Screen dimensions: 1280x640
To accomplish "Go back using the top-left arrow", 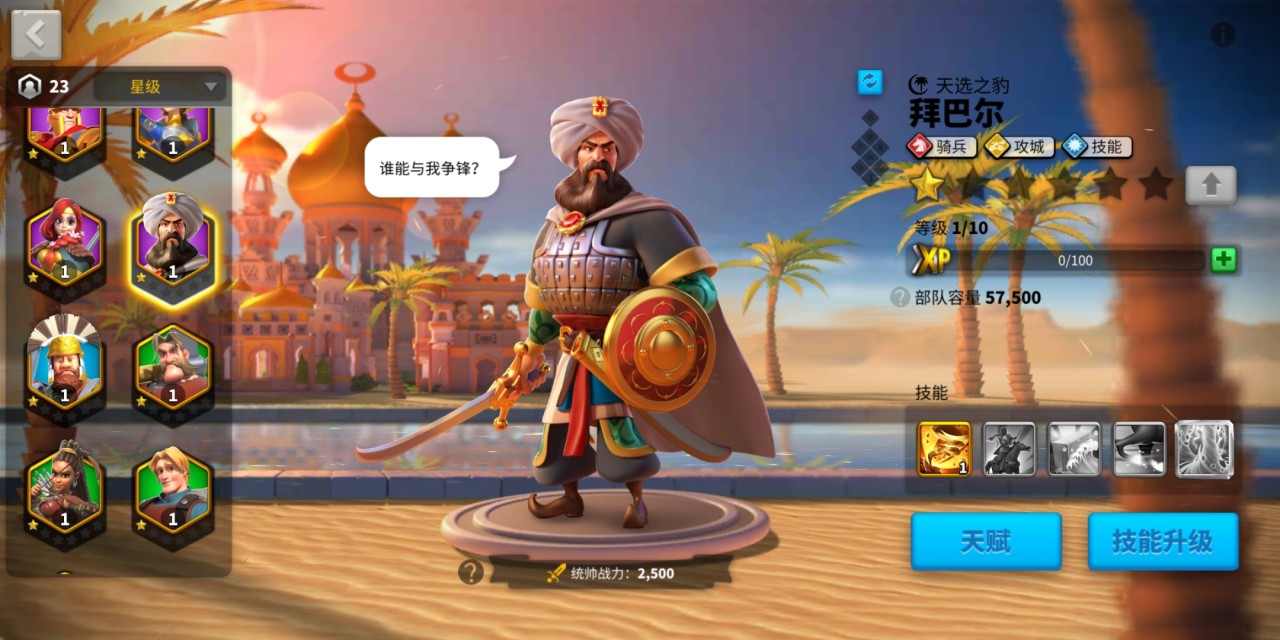I will (36, 35).
